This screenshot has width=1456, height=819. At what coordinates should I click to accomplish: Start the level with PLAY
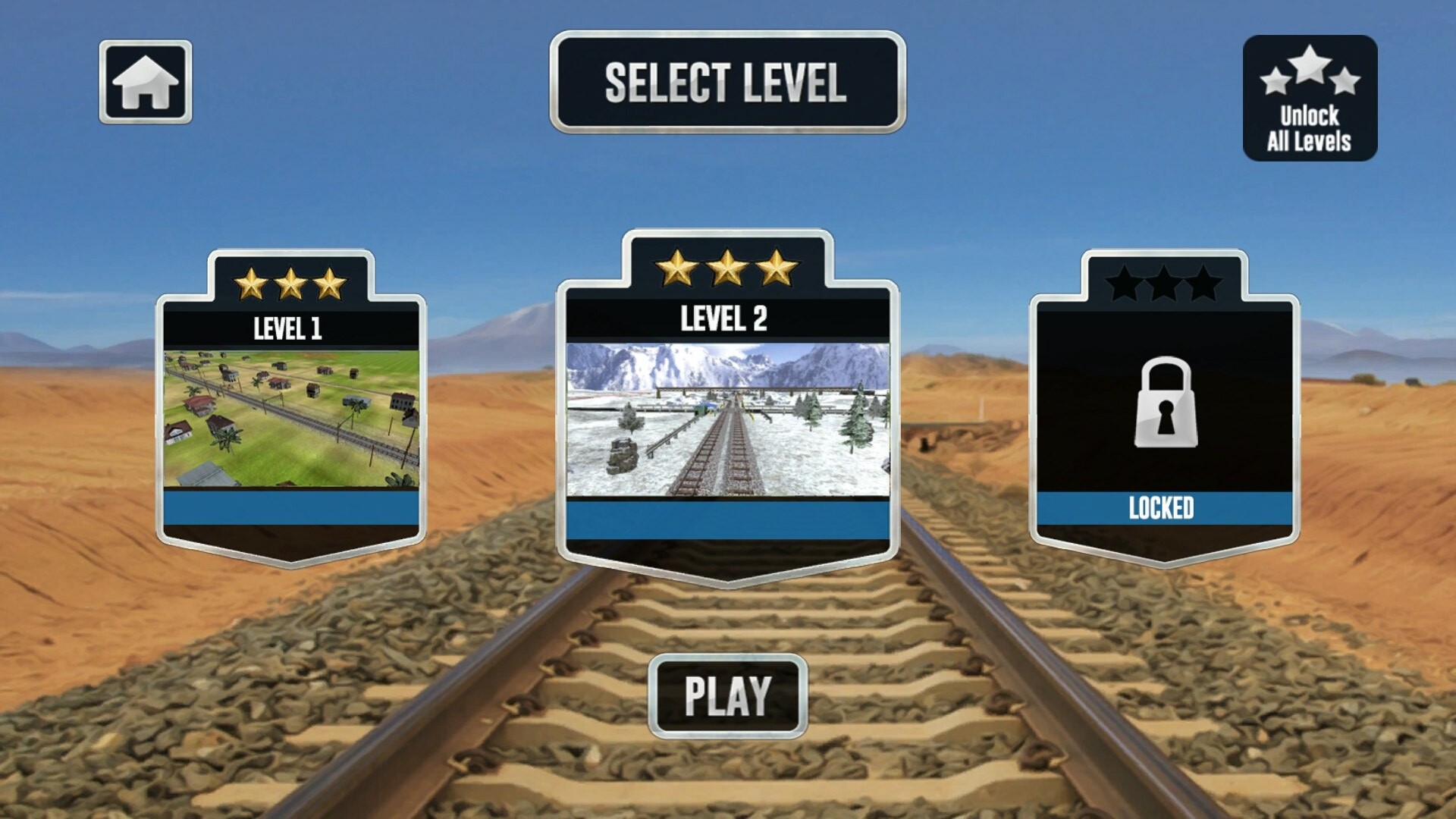point(728,696)
